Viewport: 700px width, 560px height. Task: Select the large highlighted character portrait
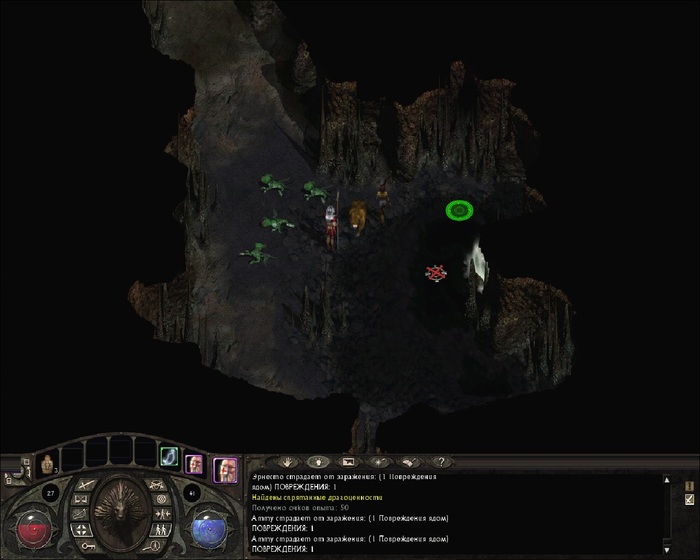click(225, 468)
